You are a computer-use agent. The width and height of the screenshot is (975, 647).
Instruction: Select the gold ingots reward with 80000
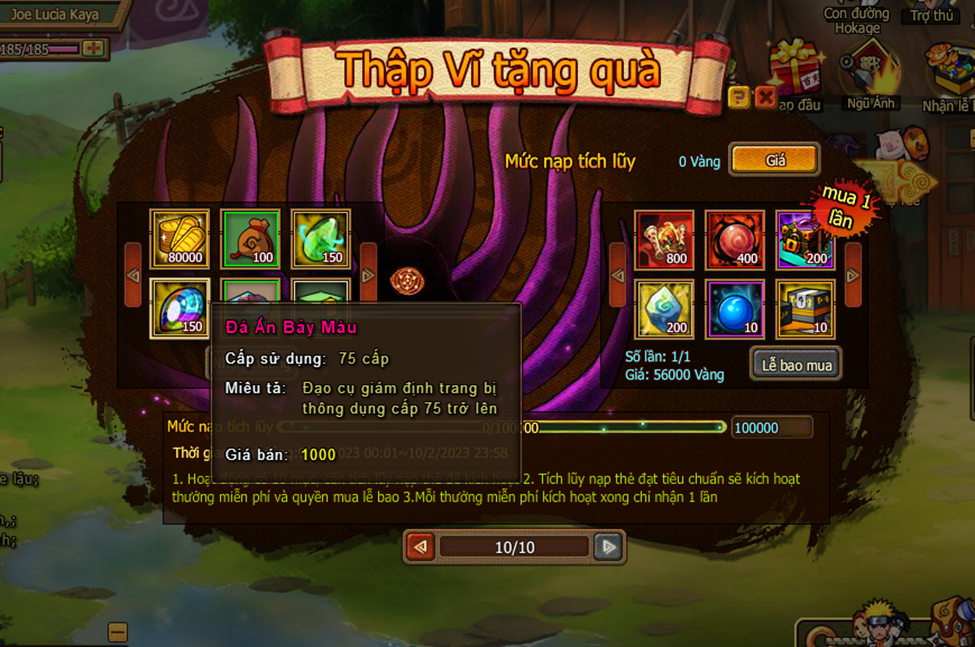(x=180, y=239)
